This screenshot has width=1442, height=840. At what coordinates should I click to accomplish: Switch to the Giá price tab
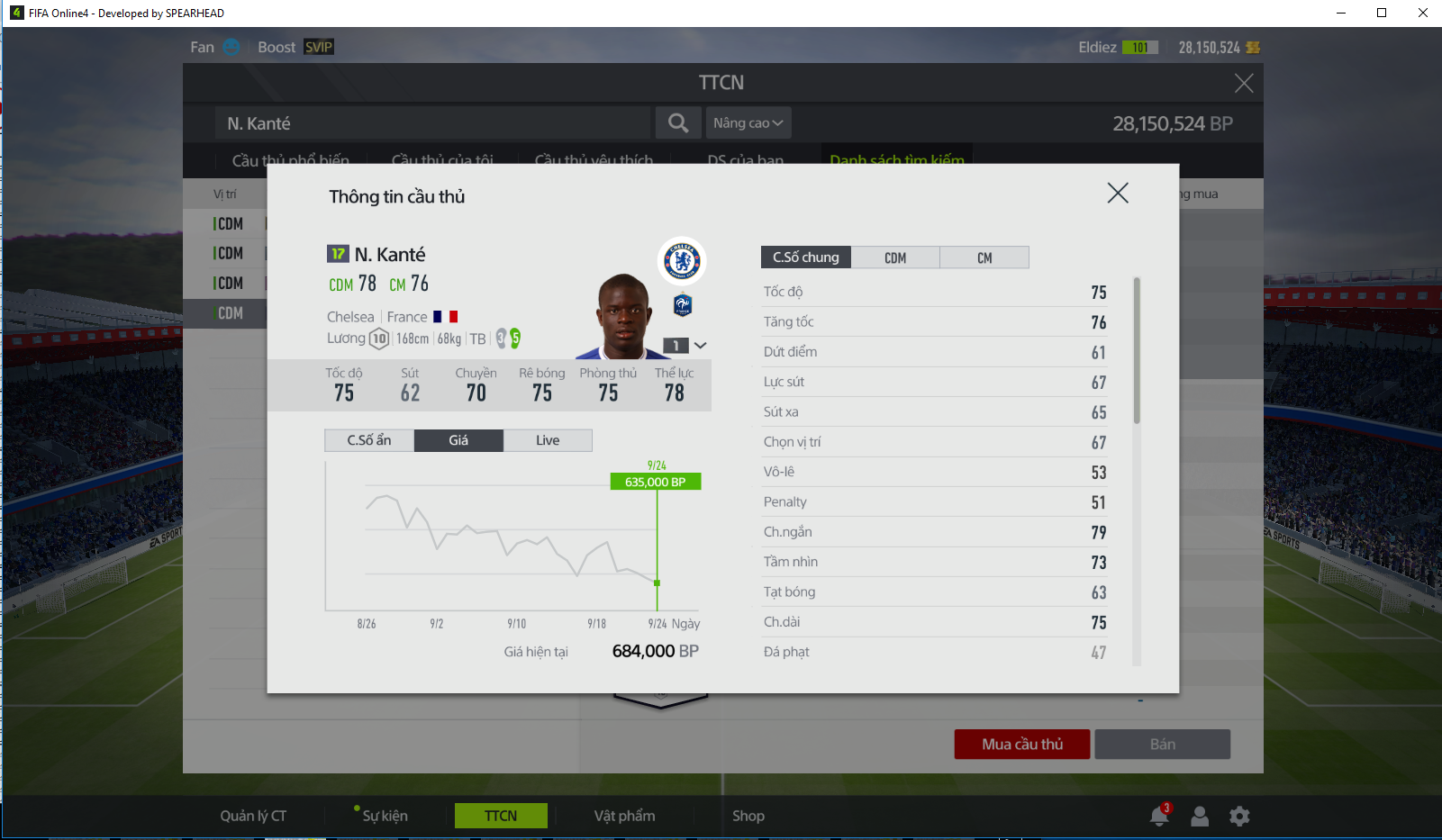(x=458, y=440)
